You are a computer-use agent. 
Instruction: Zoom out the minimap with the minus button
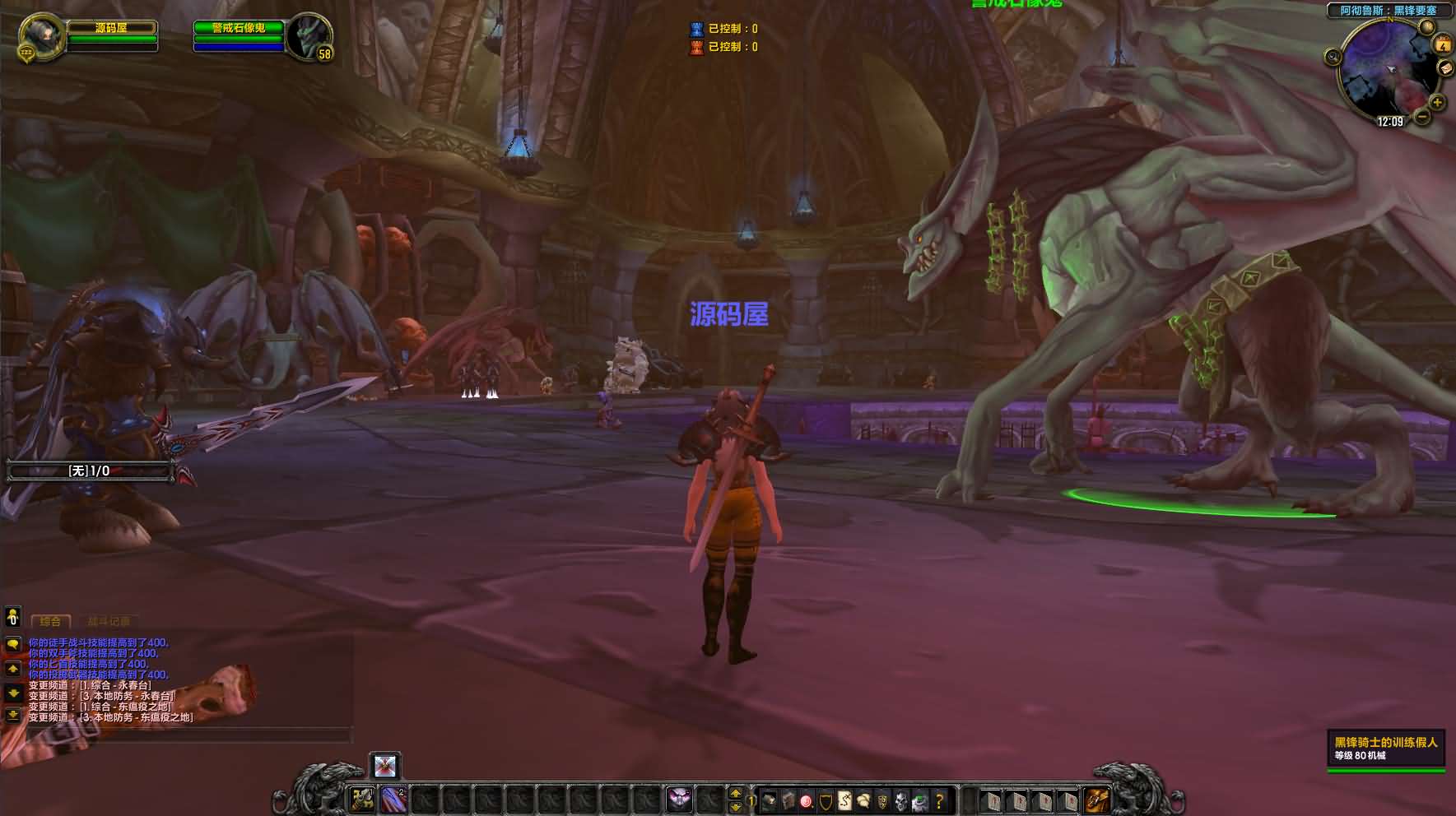1422,117
